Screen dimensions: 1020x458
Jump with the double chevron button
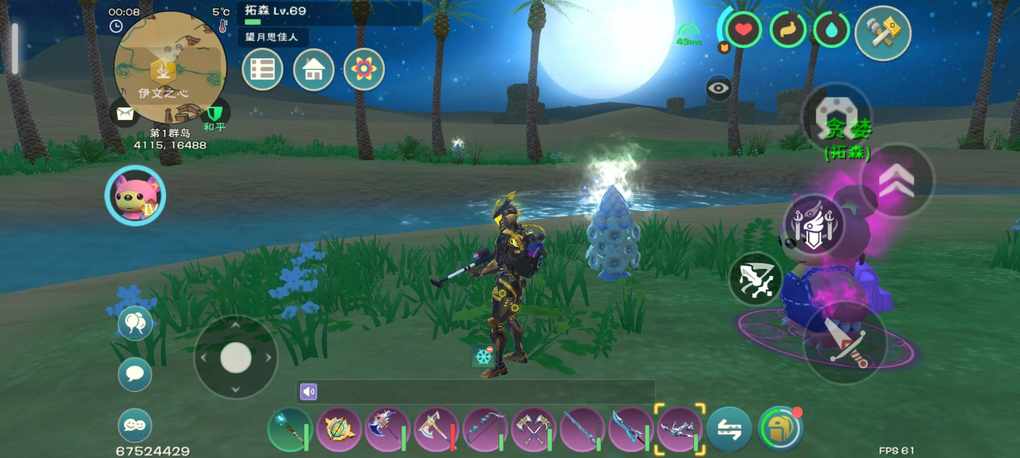tap(897, 180)
